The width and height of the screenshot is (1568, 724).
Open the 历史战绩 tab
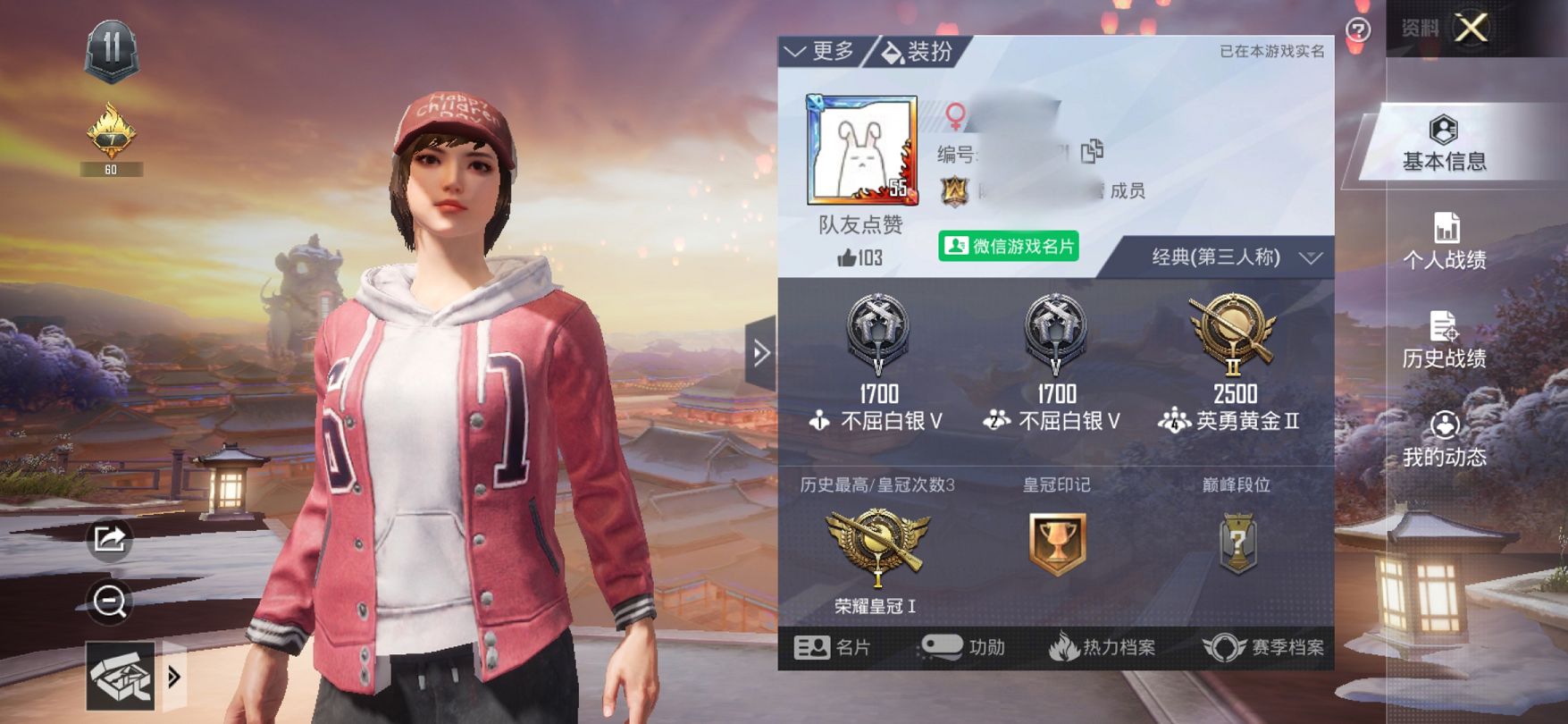[x=1444, y=341]
